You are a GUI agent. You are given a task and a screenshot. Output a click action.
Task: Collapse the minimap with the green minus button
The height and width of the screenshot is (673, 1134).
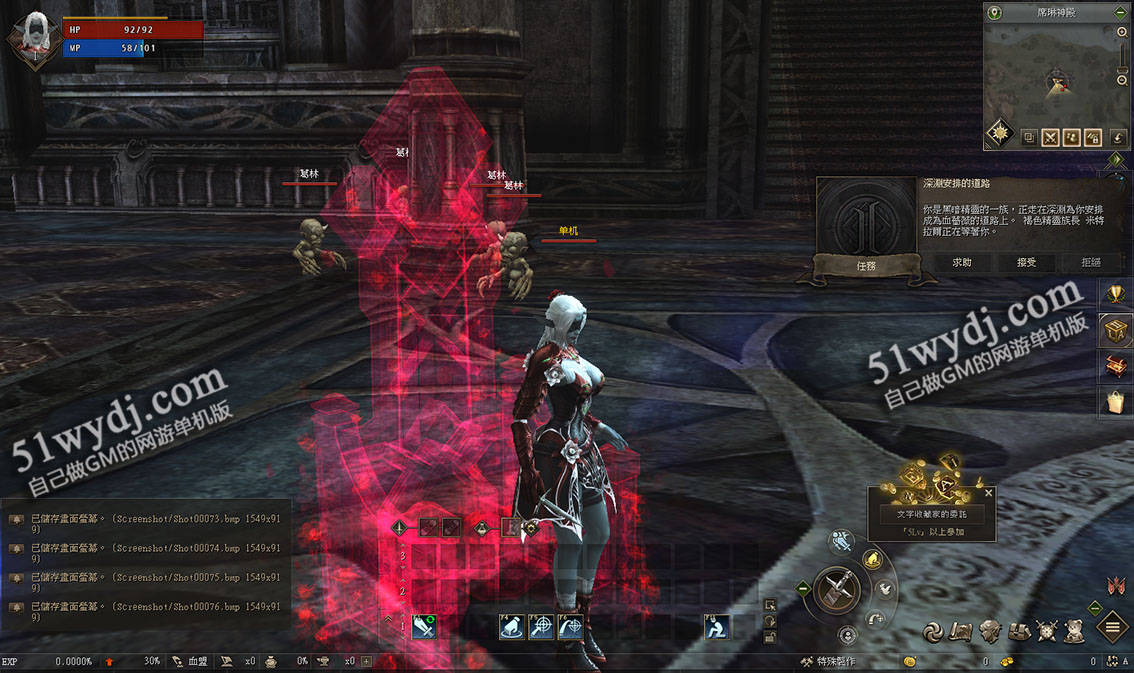(x=1120, y=13)
